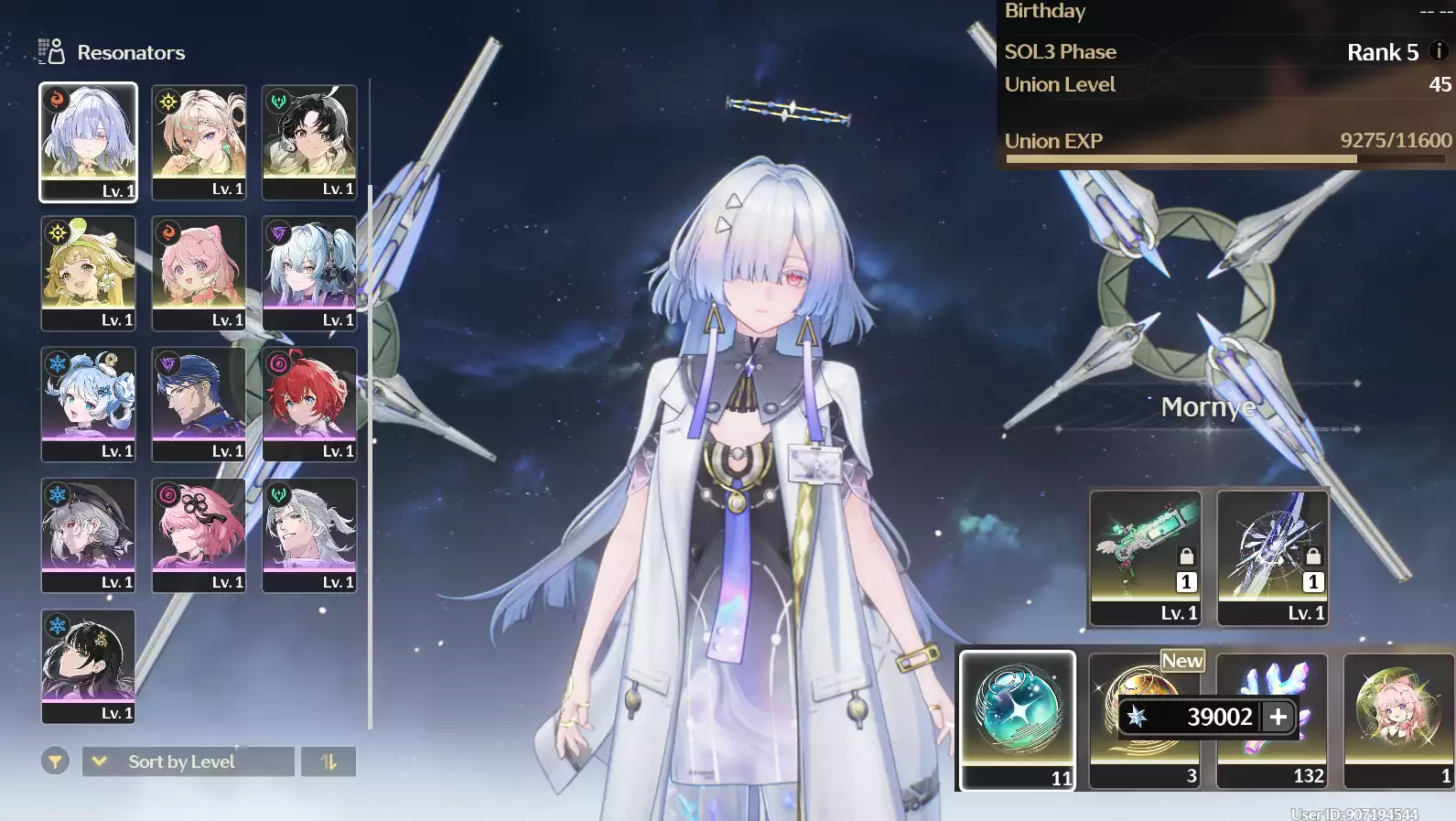Select the teal orb item slot

click(1017, 719)
